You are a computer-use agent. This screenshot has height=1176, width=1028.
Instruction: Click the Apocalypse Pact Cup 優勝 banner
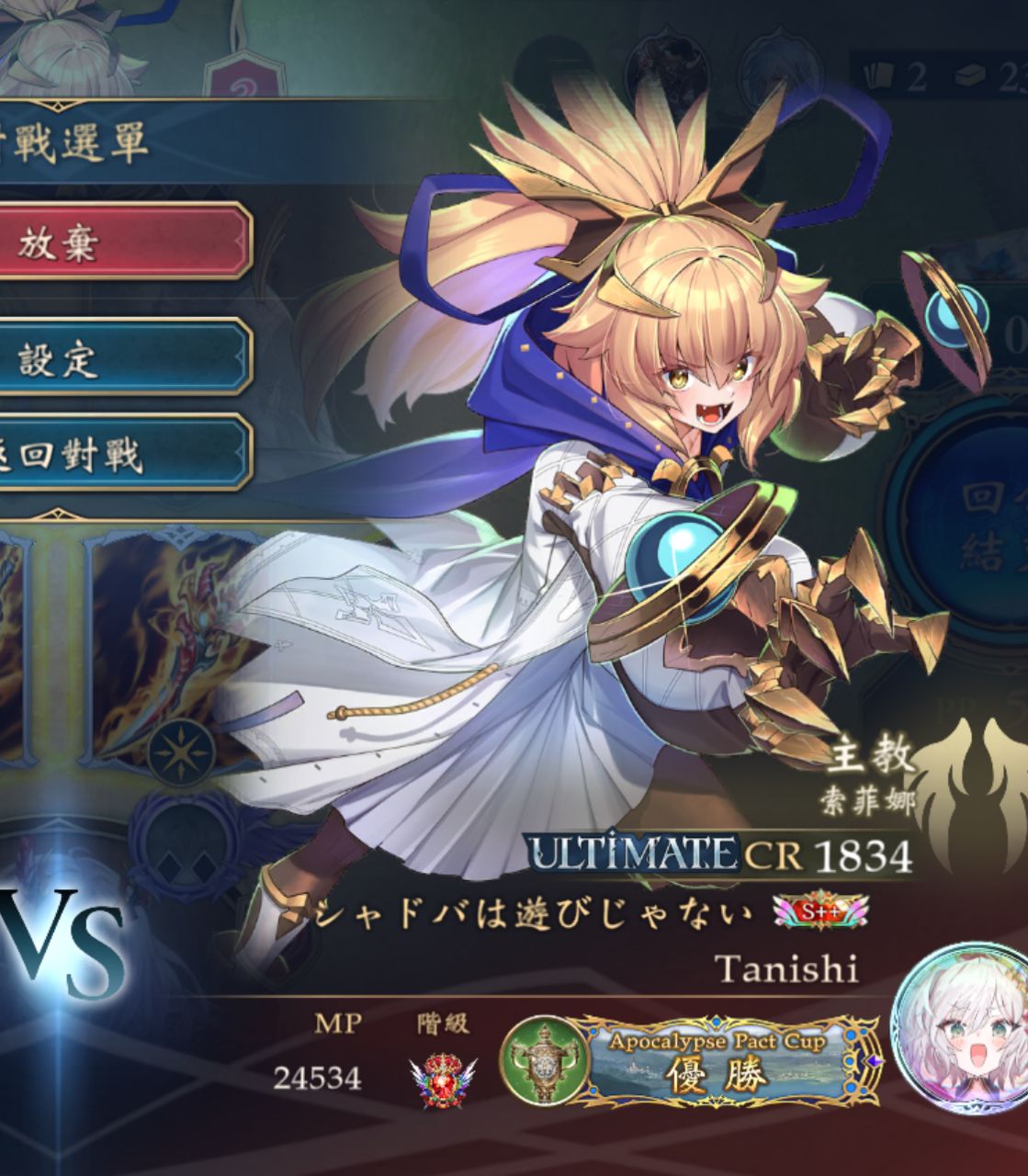point(715,1062)
